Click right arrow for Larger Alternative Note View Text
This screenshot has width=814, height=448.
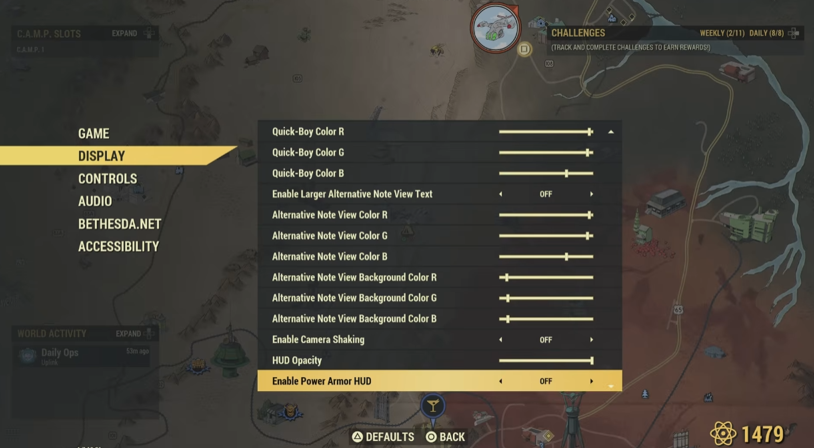[591, 194]
